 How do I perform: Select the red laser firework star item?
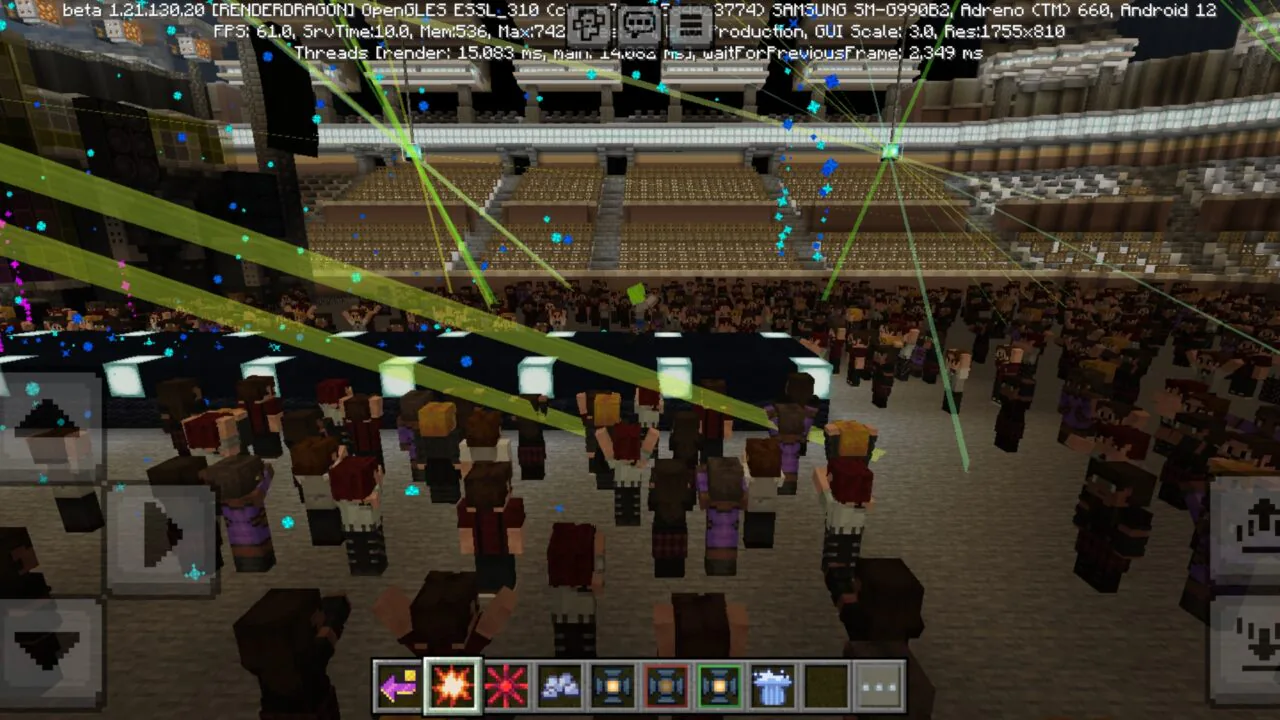[x=507, y=685]
